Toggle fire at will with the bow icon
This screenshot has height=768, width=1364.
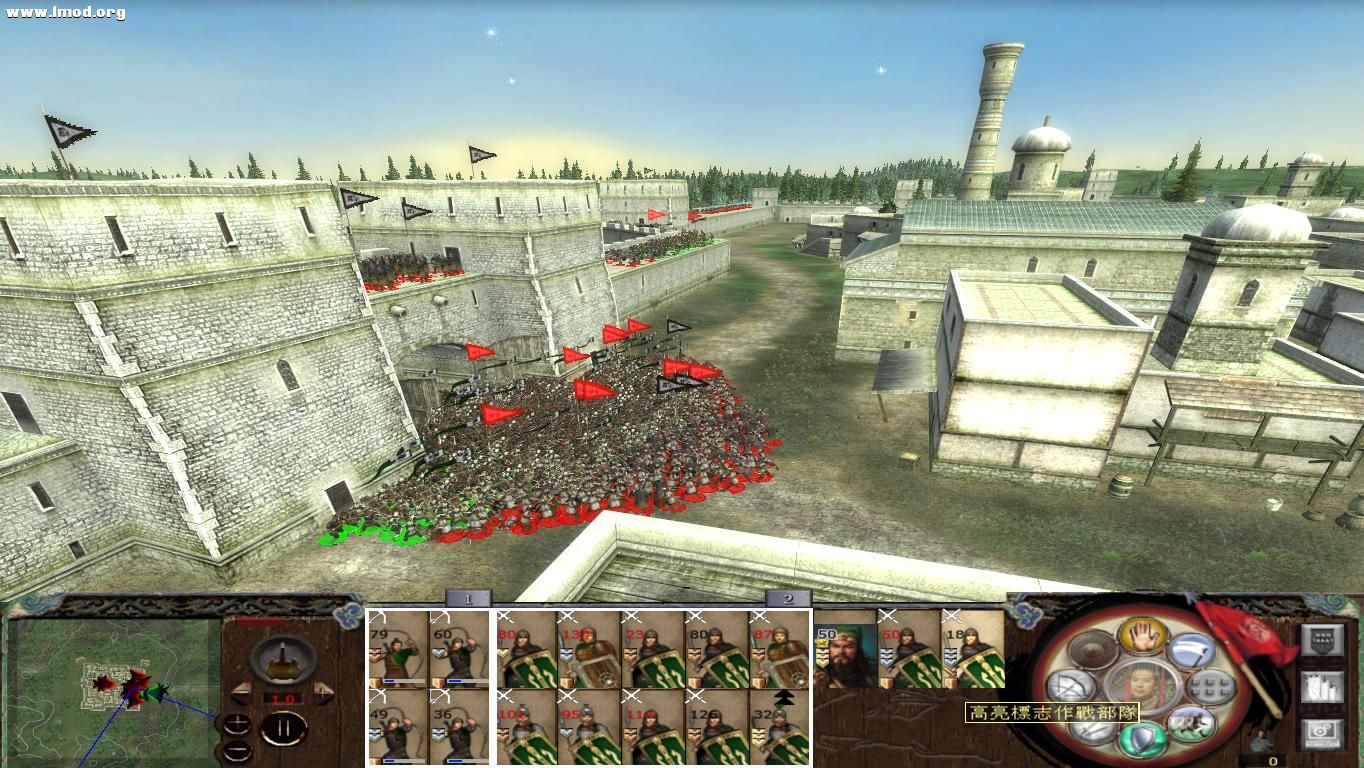coord(1071,686)
